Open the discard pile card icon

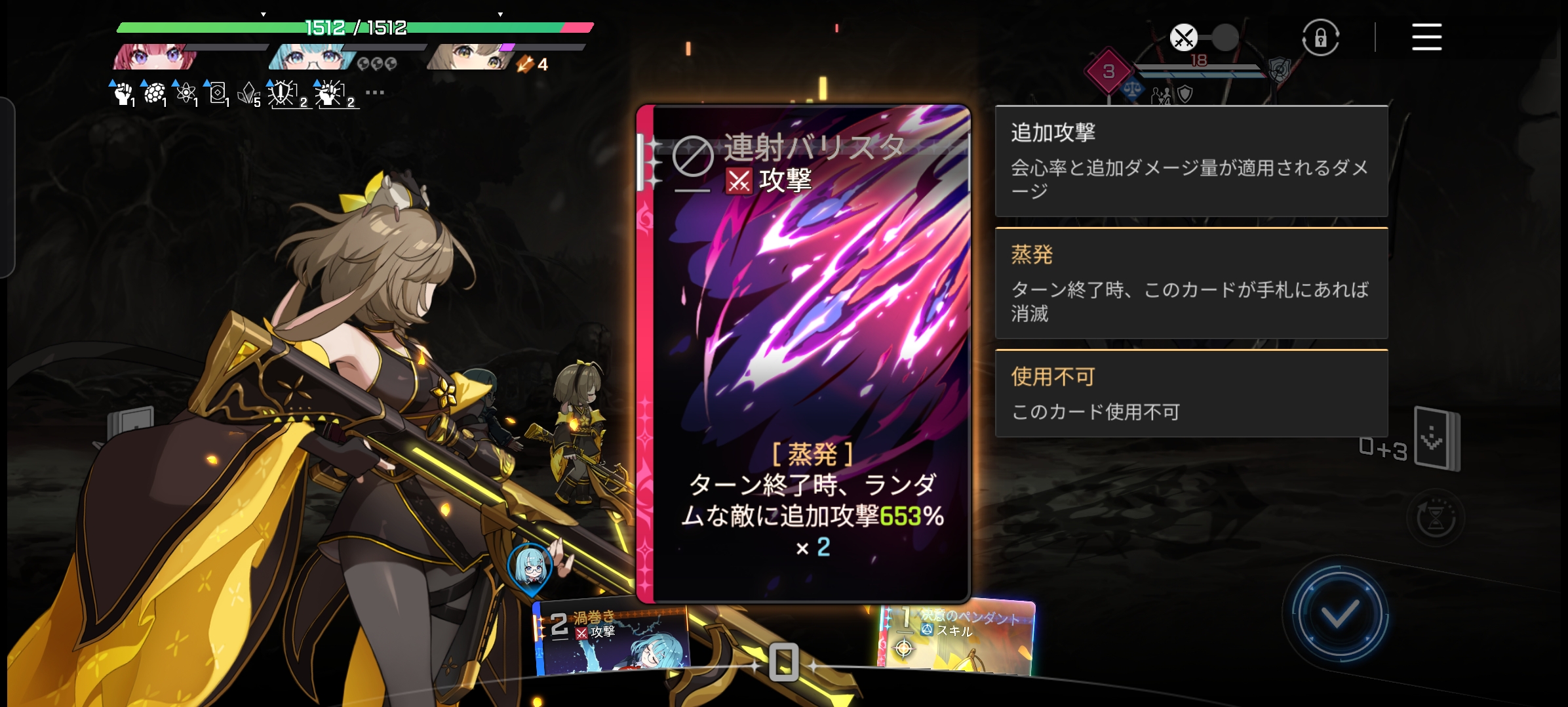(x=1437, y=438)
